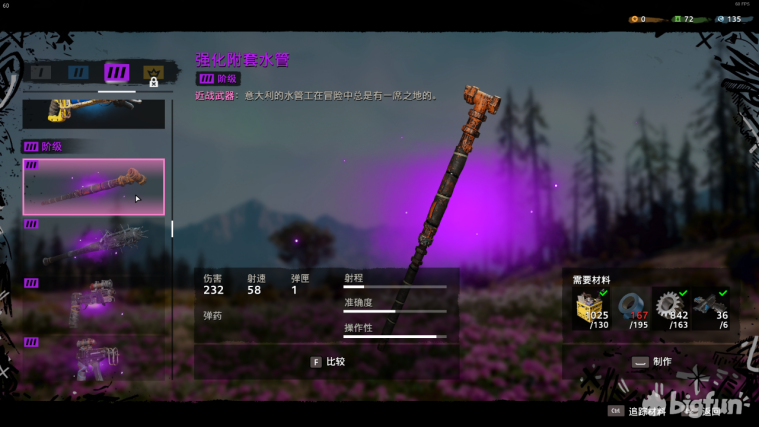Viewport: 759px width, 427px height.
Task: Choose the bottom purple-tier gun thumbnail
Action: [x=94, y=358]
